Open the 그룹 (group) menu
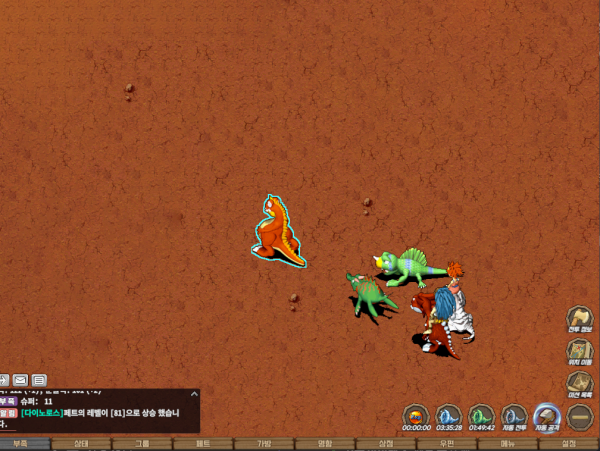Viewport: 600px width, 451px height. click(142, 443)
